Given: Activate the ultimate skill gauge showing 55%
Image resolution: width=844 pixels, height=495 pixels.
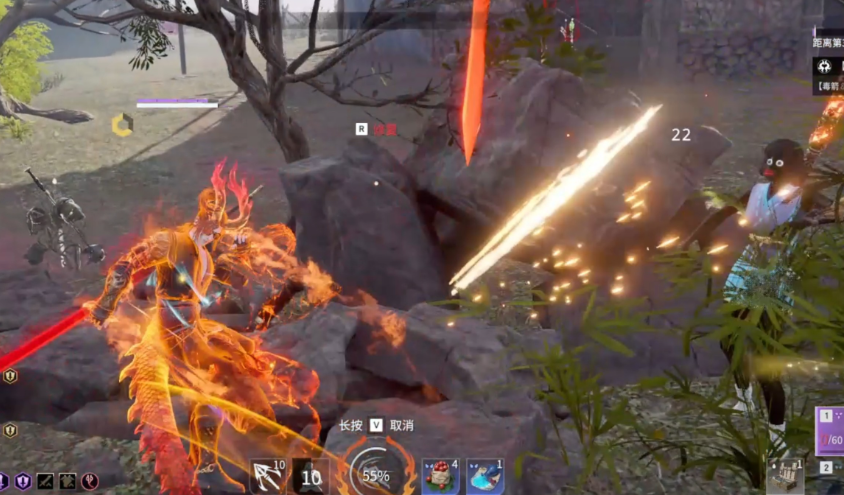Looking at the screenshot, I should click(375, 475).
